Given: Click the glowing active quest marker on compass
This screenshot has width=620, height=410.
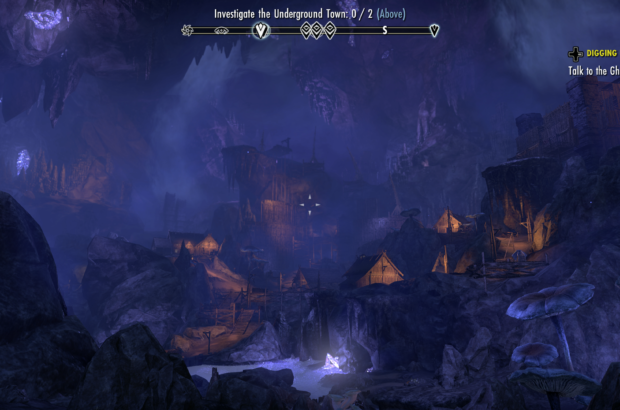Looking at the screenshot, I should click(262, 30).
